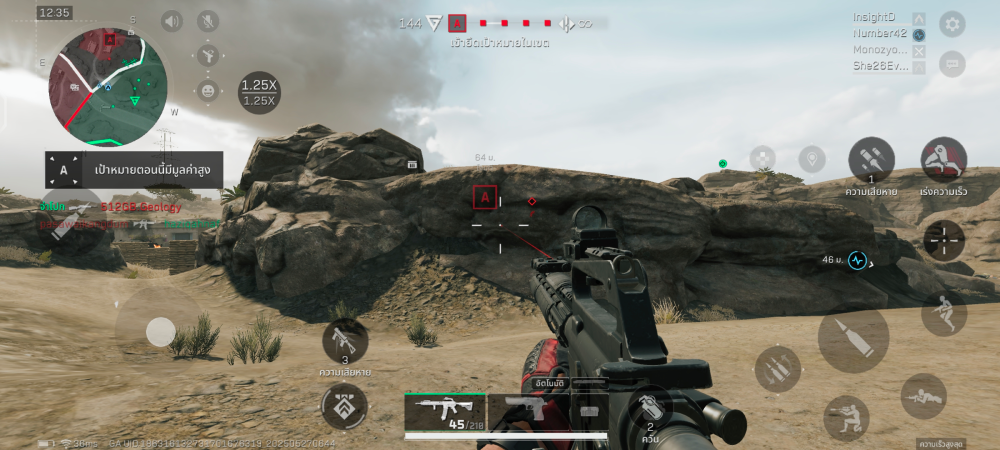This screenshot has height=450, width=1000.
Task: Tap the aim-down-sights crosshair button
Action: (x=943, y=240)
